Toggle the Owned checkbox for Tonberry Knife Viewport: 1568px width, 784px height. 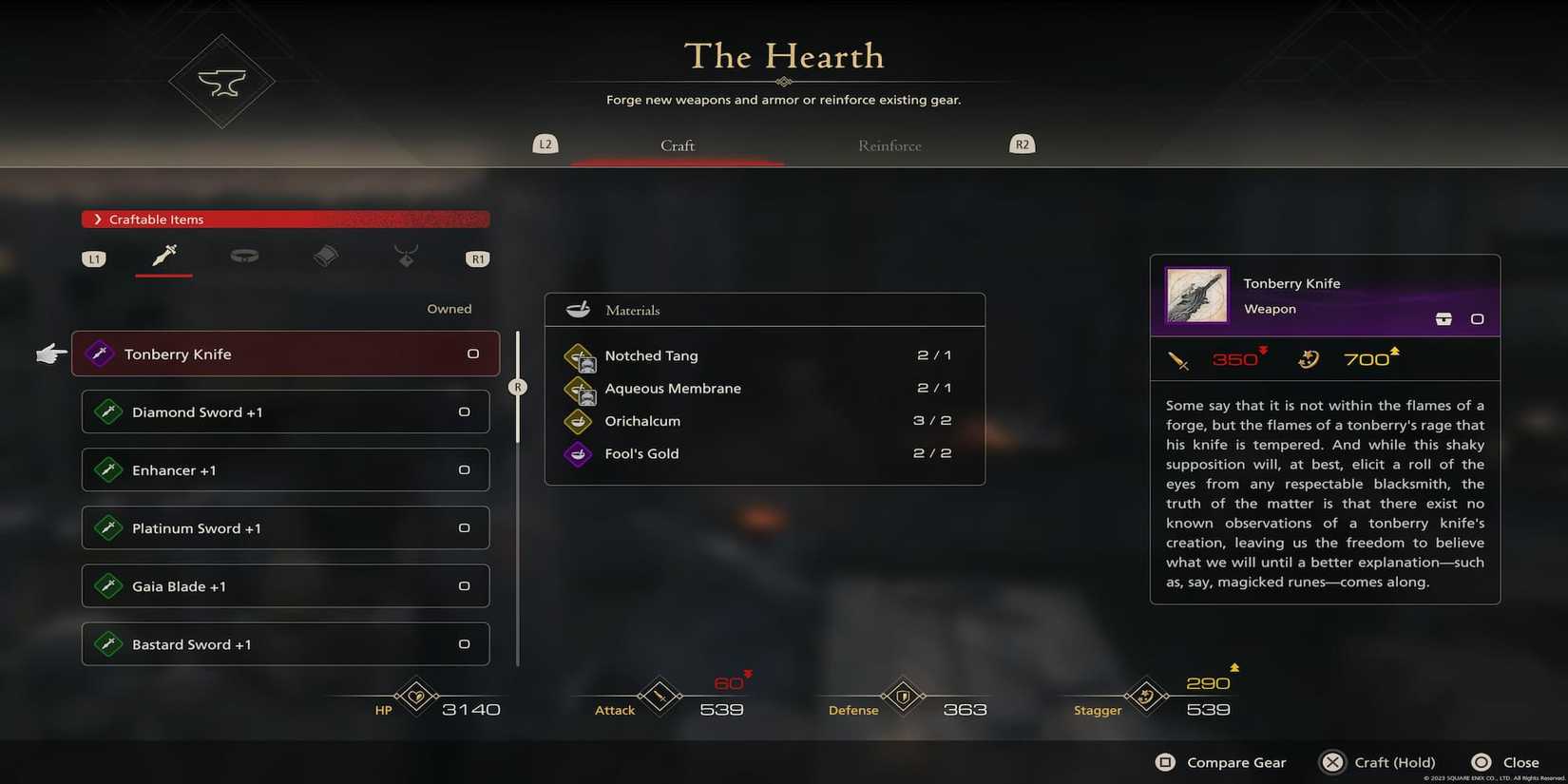[x=472, y=353]
